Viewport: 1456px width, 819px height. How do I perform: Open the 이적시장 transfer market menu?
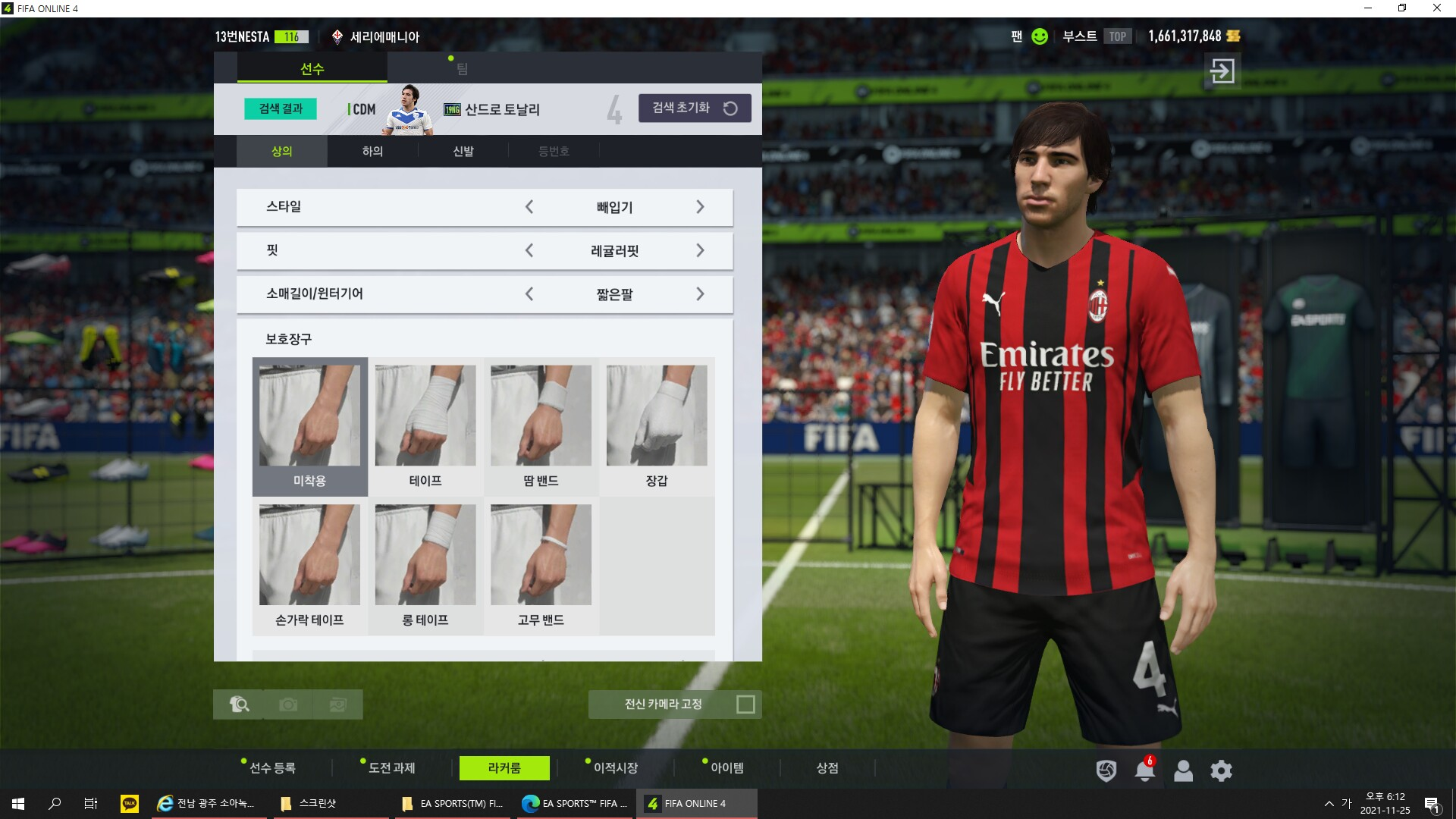point(615,768)
